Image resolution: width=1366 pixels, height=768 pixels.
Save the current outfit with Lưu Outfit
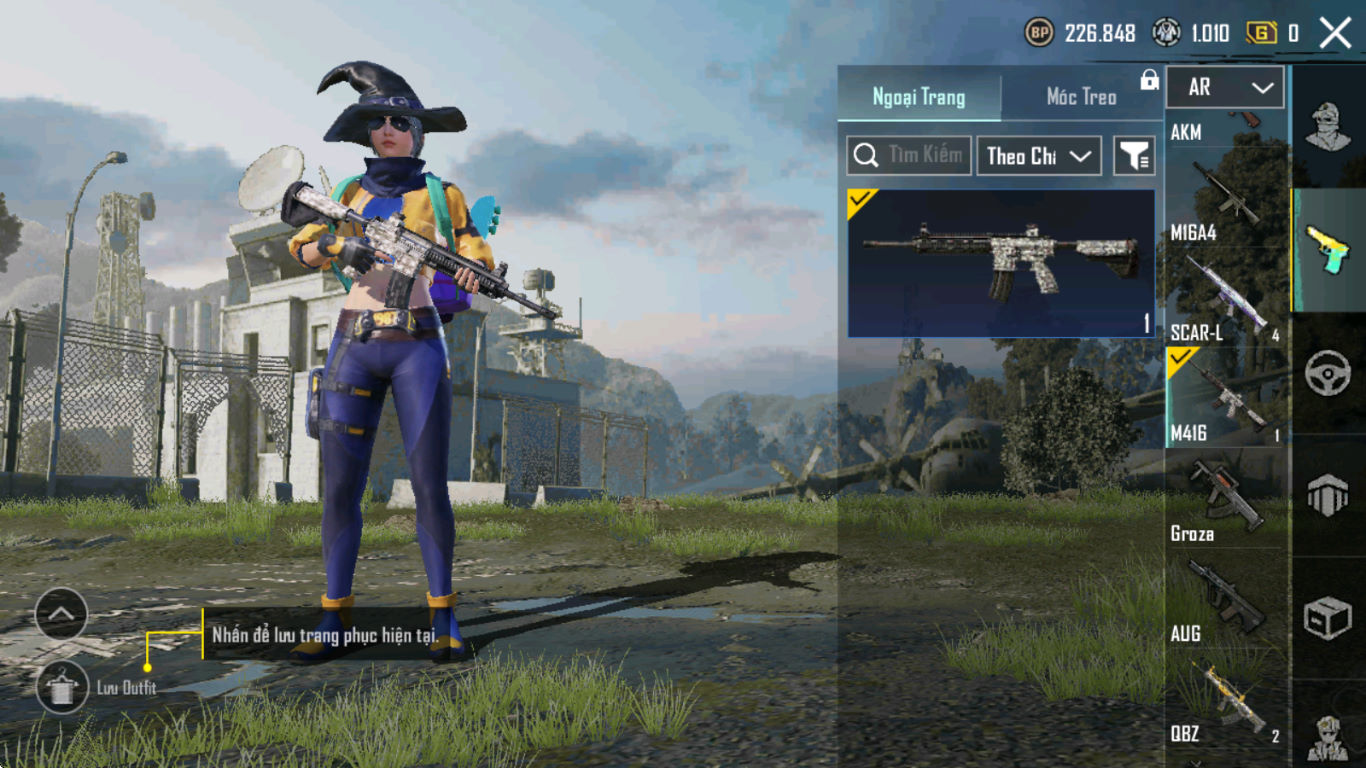pyautogui.click(x=62, y=686)
